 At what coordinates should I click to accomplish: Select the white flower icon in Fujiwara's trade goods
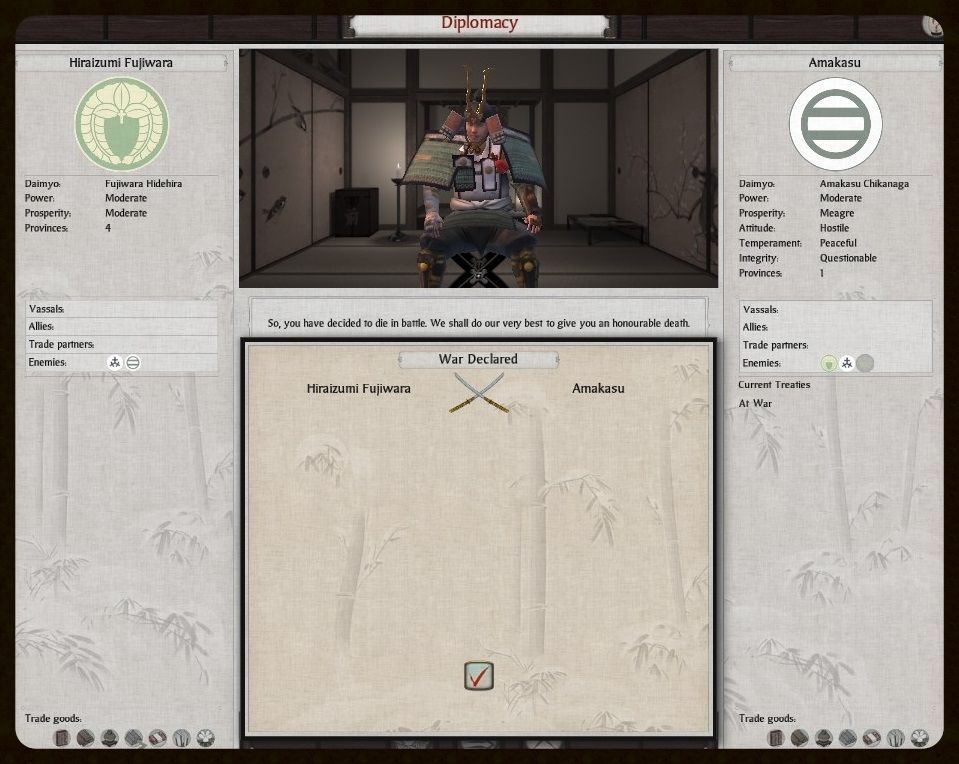(x=205, y=738)
